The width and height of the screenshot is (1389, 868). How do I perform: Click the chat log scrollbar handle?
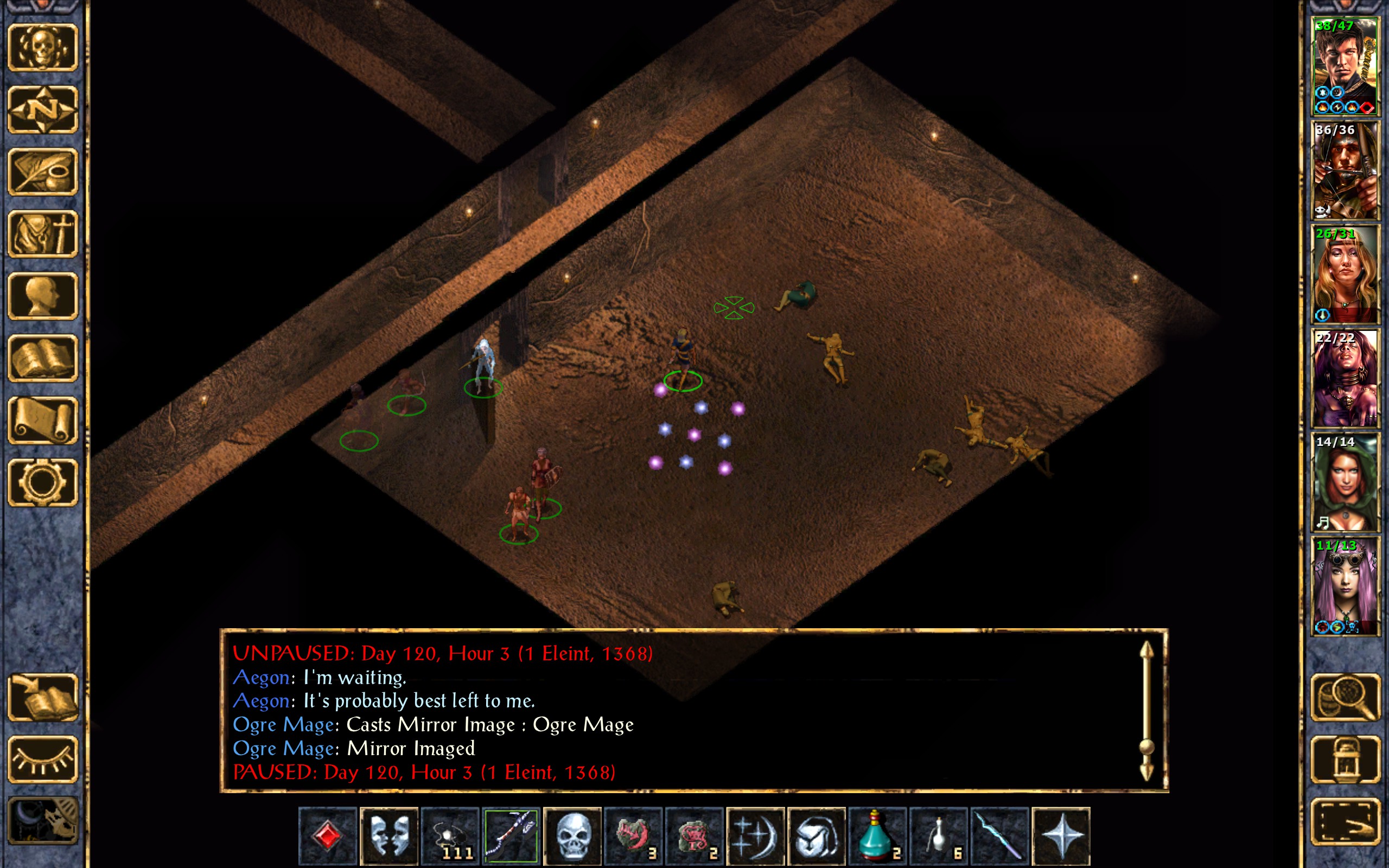(x=1146, y=747)
